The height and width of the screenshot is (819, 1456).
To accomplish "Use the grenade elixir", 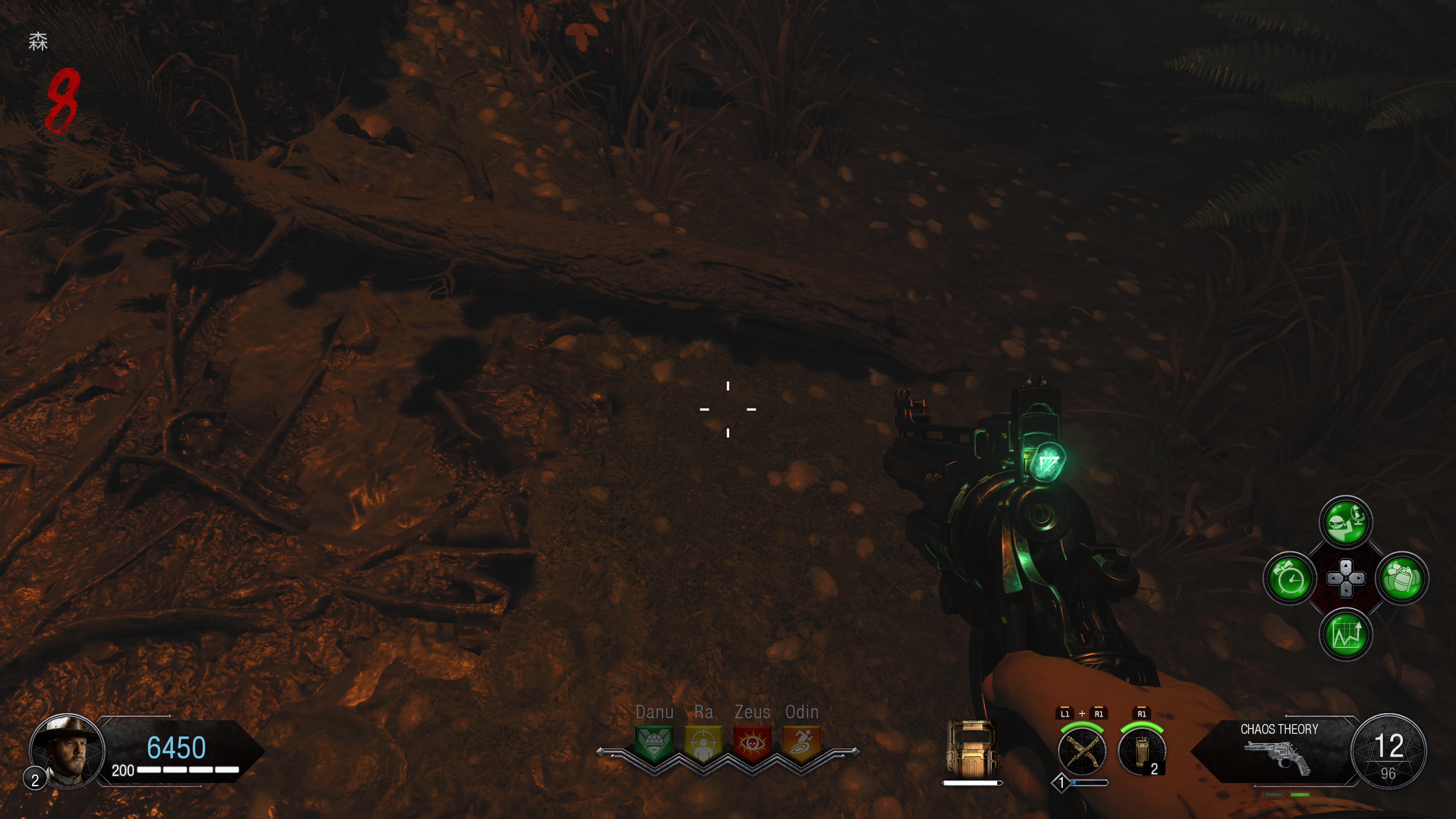I will point(1402,578).
